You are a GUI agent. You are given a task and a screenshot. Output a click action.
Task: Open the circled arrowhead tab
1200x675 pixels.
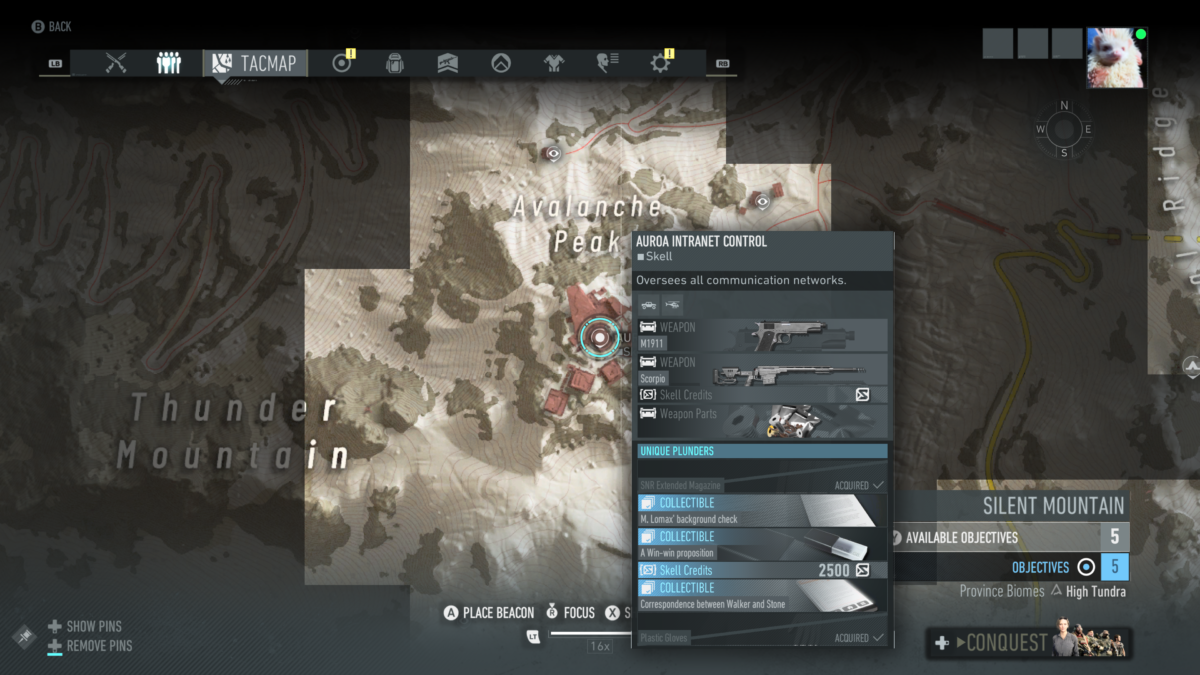click(x=501, y=64)
